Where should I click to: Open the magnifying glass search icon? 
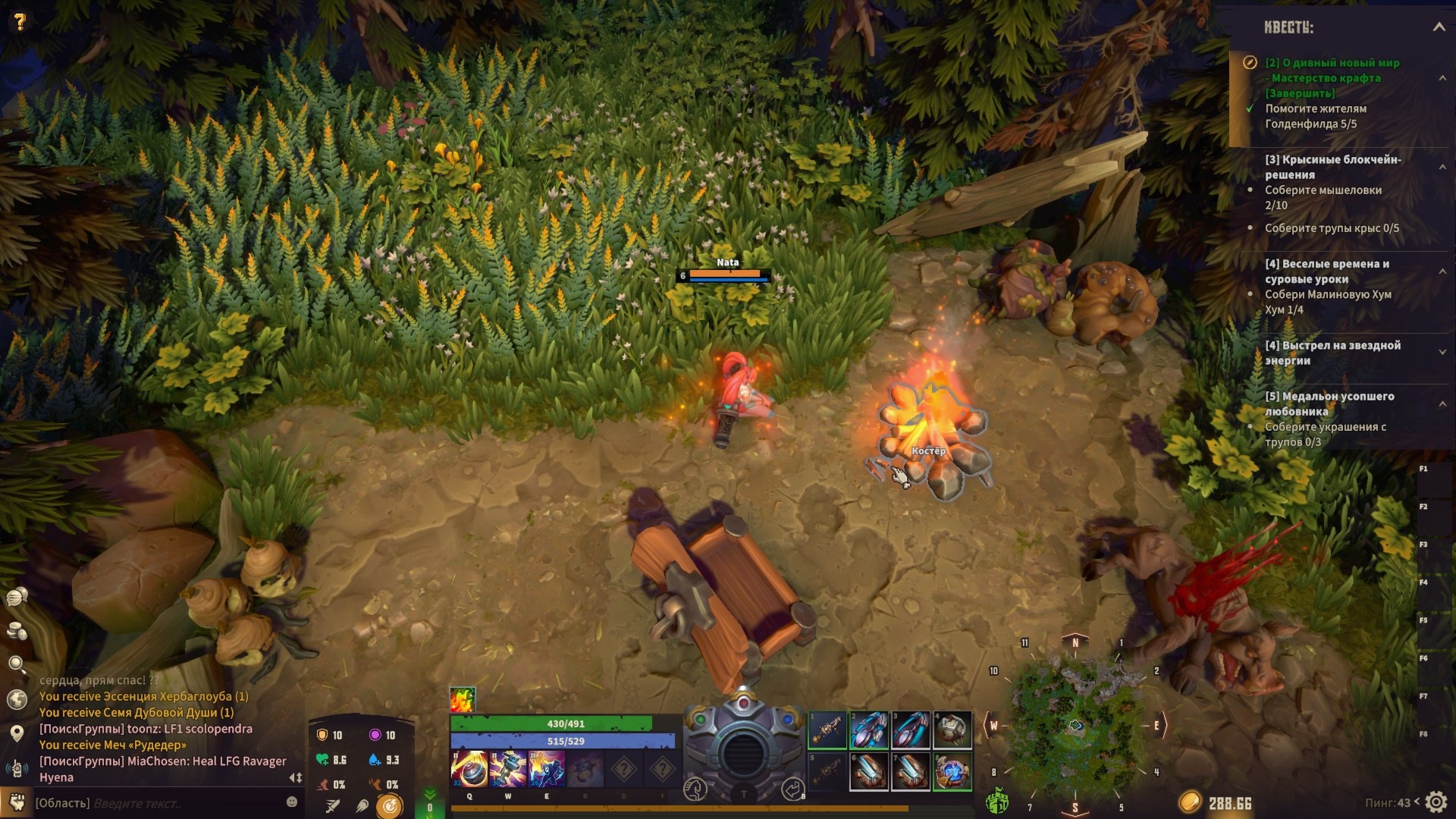coord(17,665)
